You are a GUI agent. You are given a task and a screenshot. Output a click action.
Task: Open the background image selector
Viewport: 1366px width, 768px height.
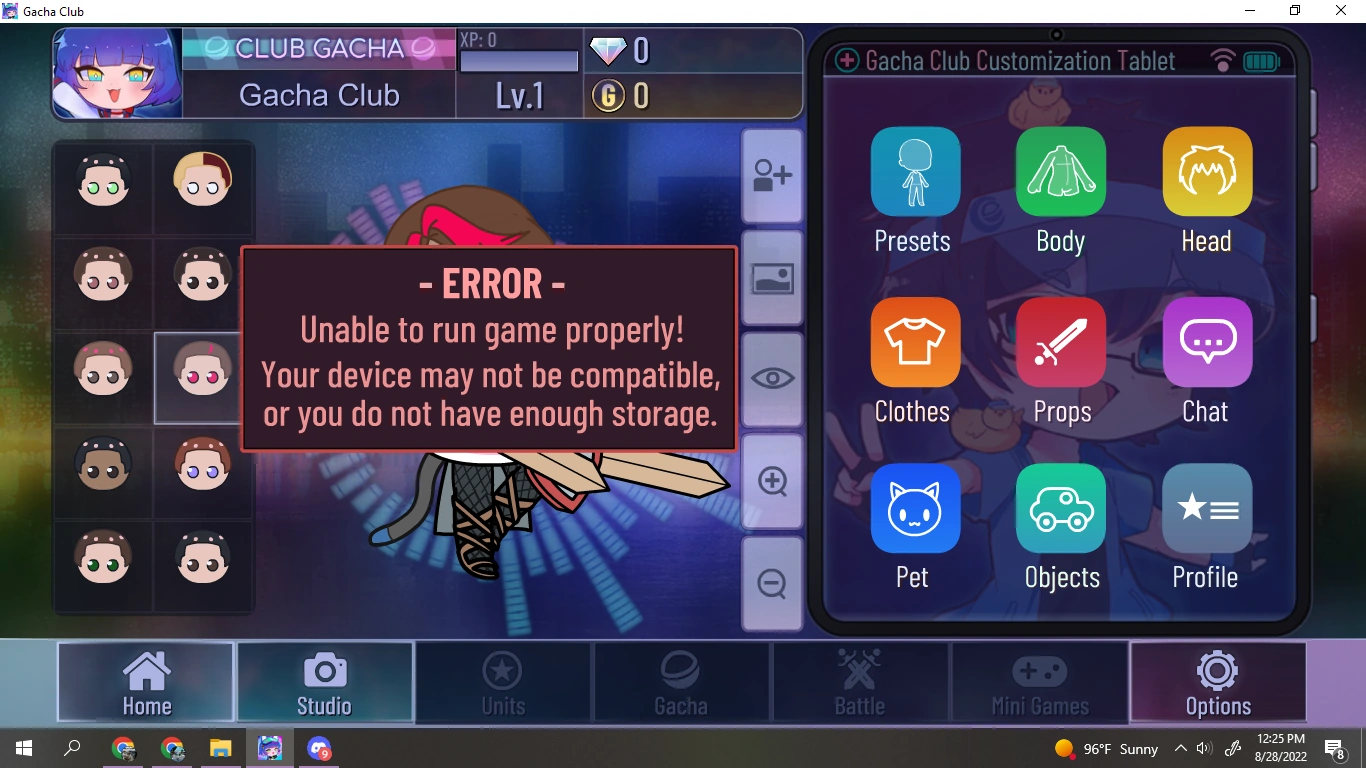pyautogui.click(x=771, y=276)
